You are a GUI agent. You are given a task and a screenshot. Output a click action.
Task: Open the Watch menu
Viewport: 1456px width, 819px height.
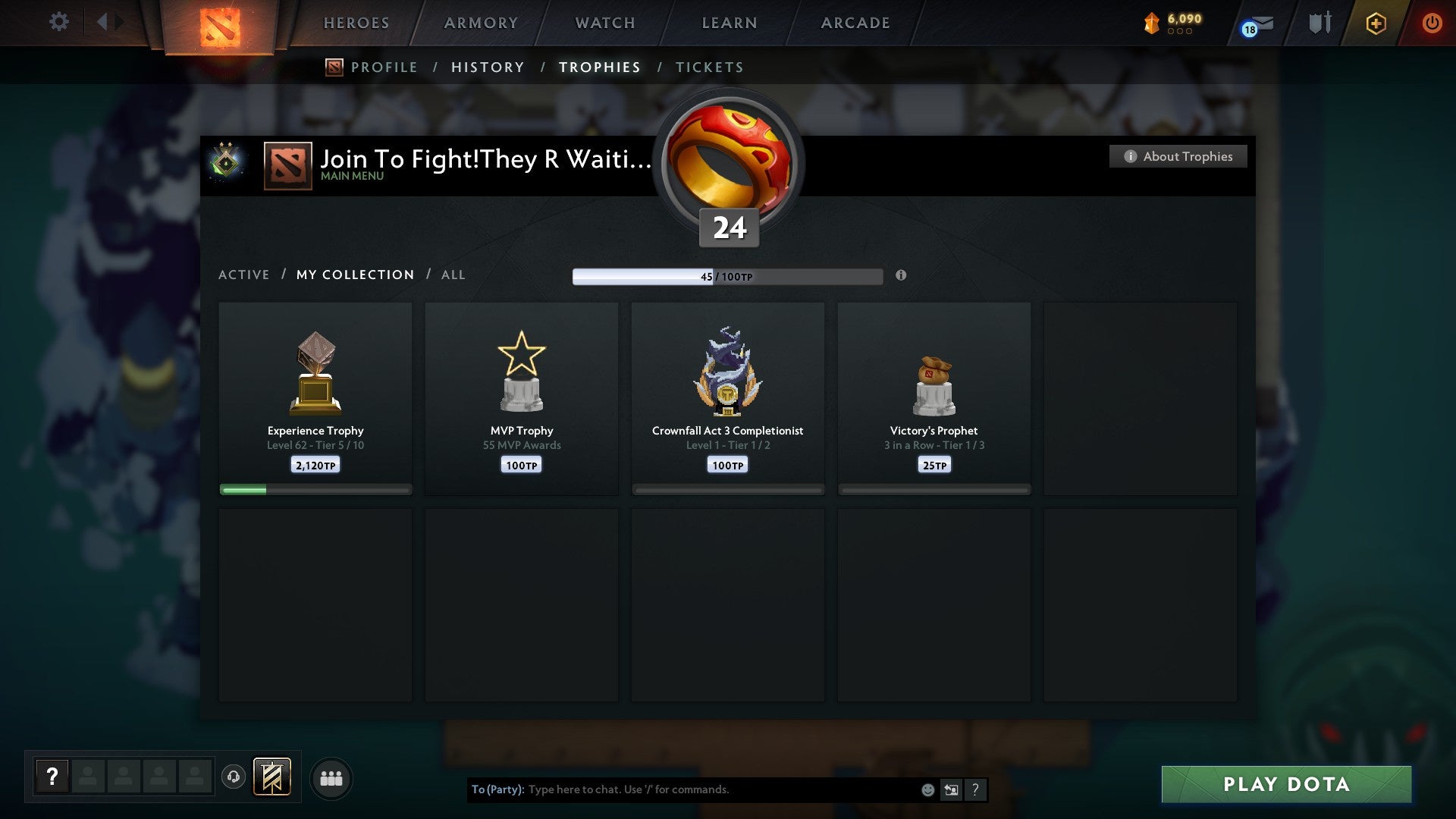click(604, 23)
